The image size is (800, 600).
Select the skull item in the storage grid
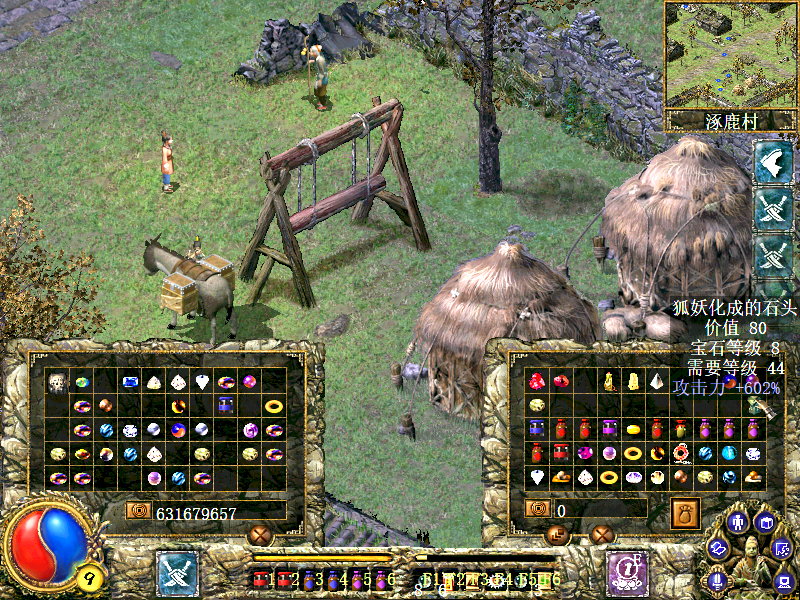(x=57, y=382)
